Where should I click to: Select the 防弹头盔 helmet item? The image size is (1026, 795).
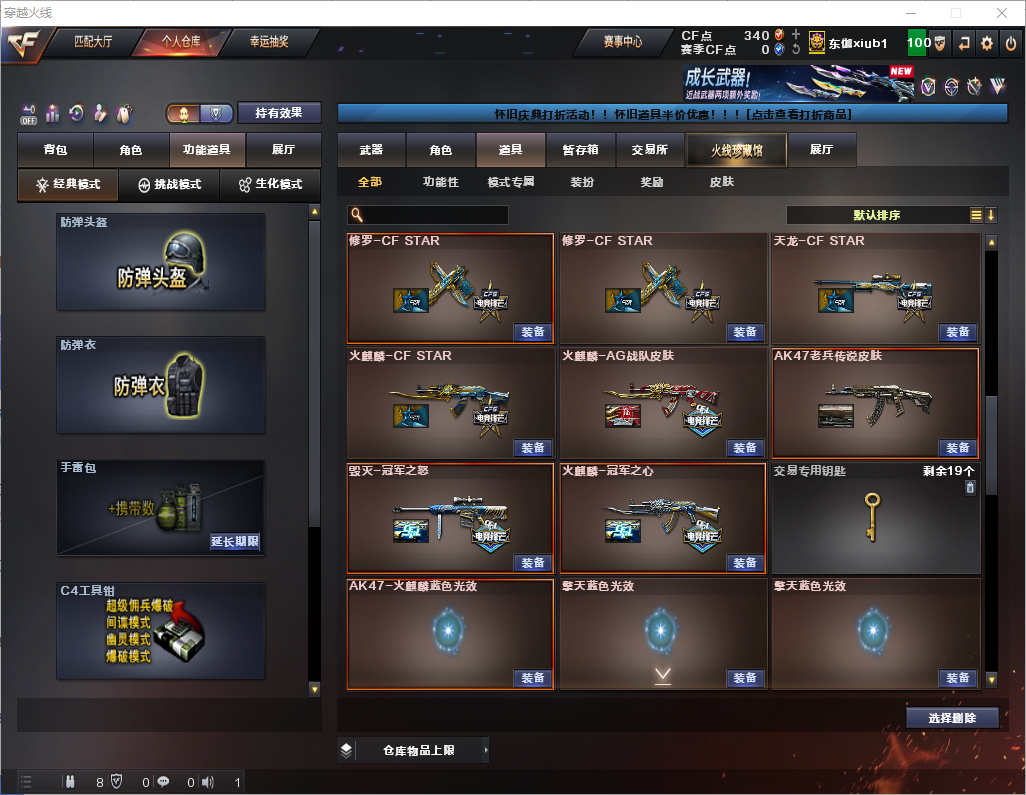161,261
